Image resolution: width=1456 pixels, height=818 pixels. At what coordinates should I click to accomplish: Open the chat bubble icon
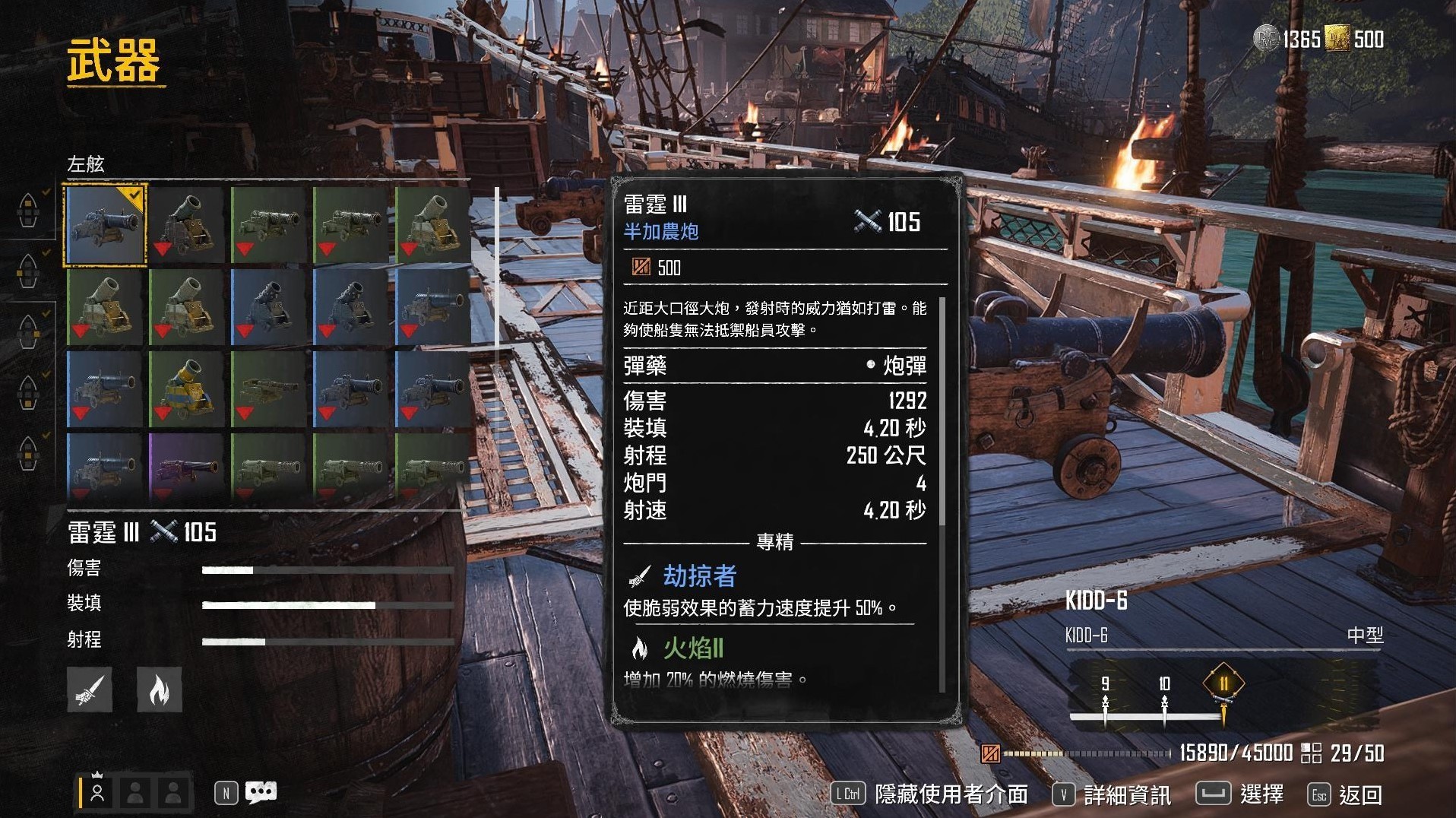coord(262,792)
